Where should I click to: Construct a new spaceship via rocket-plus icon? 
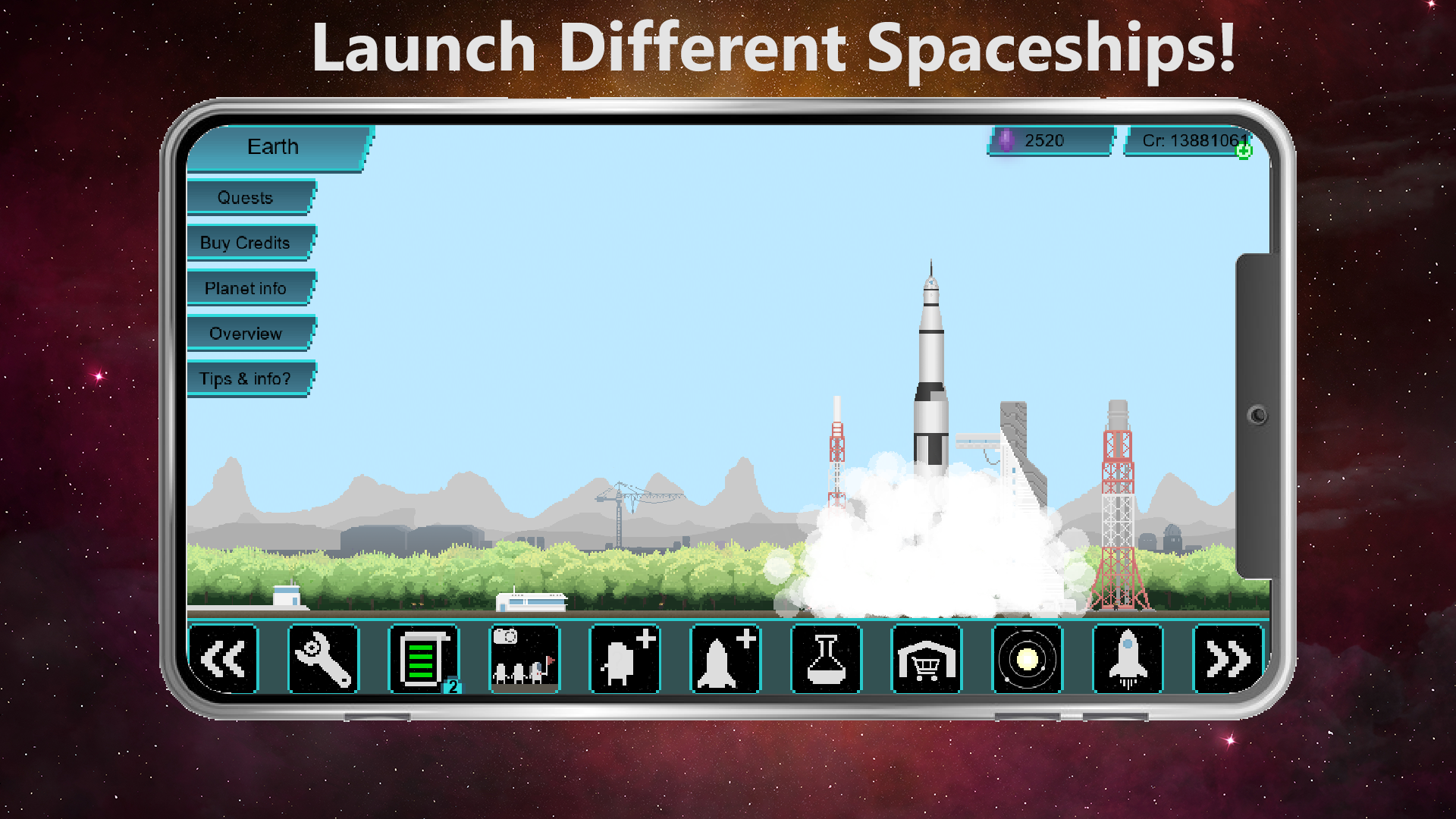(725, 659)
